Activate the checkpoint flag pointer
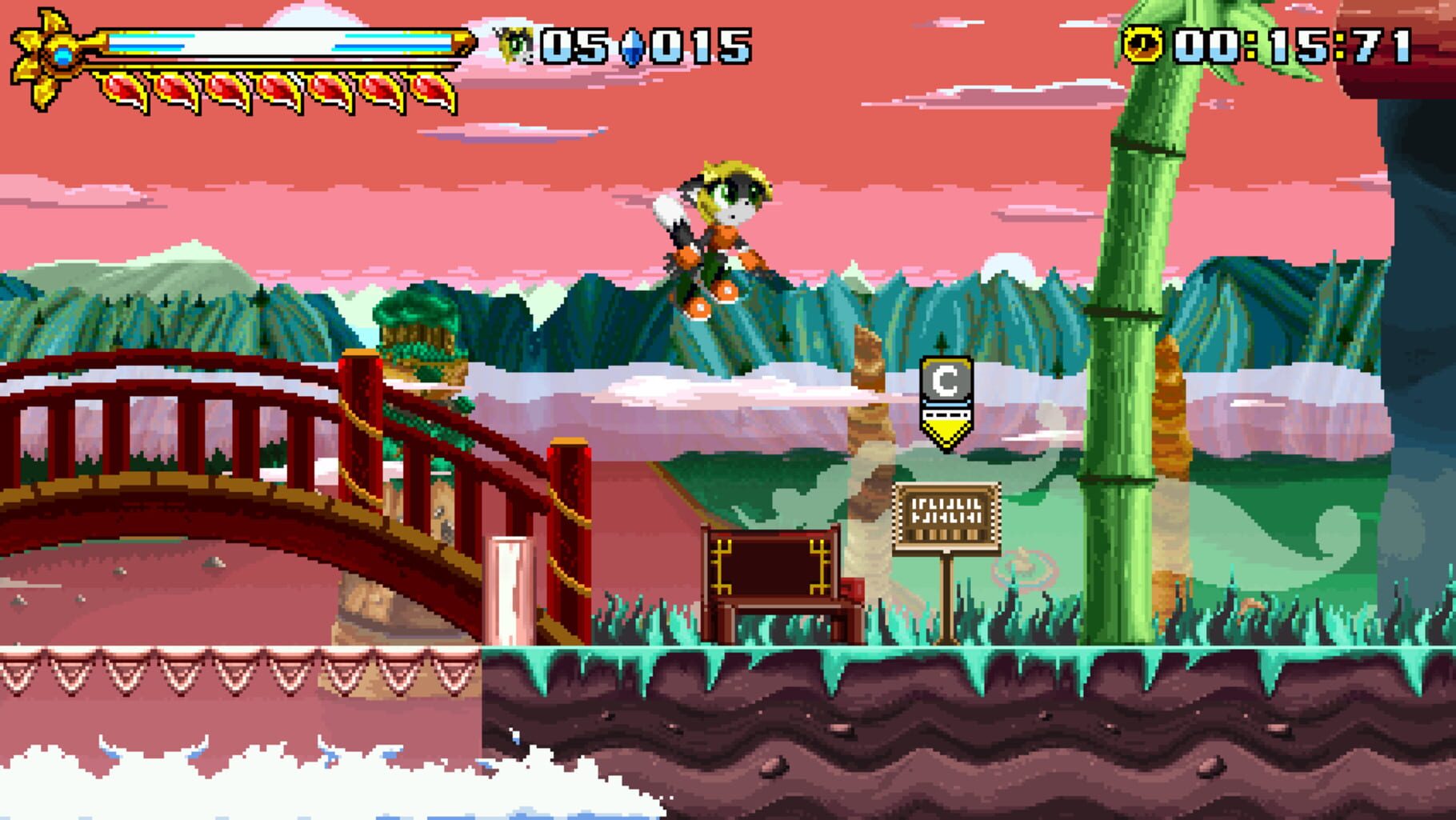Screen dimensions: 1456x820 (x=946, y=432)
